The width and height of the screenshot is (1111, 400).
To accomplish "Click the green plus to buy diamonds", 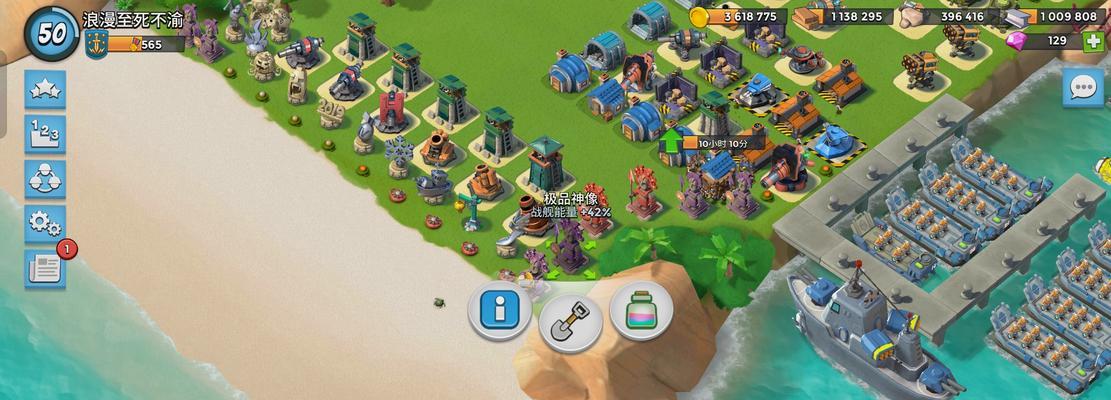I will tap(1093, 41).
